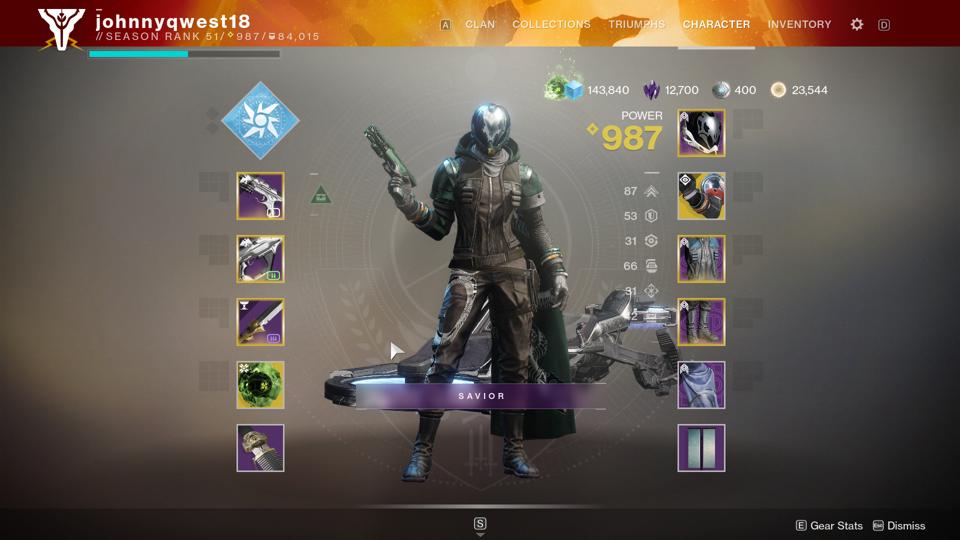Select the Character tab
960x540 pixels.
[716, 24]
